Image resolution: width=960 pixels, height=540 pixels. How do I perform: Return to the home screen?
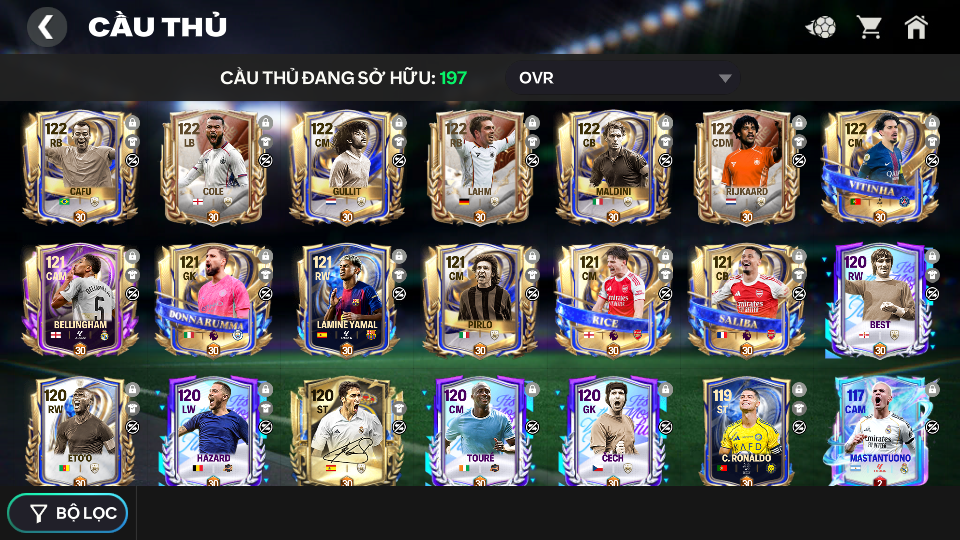coord(916,27)
